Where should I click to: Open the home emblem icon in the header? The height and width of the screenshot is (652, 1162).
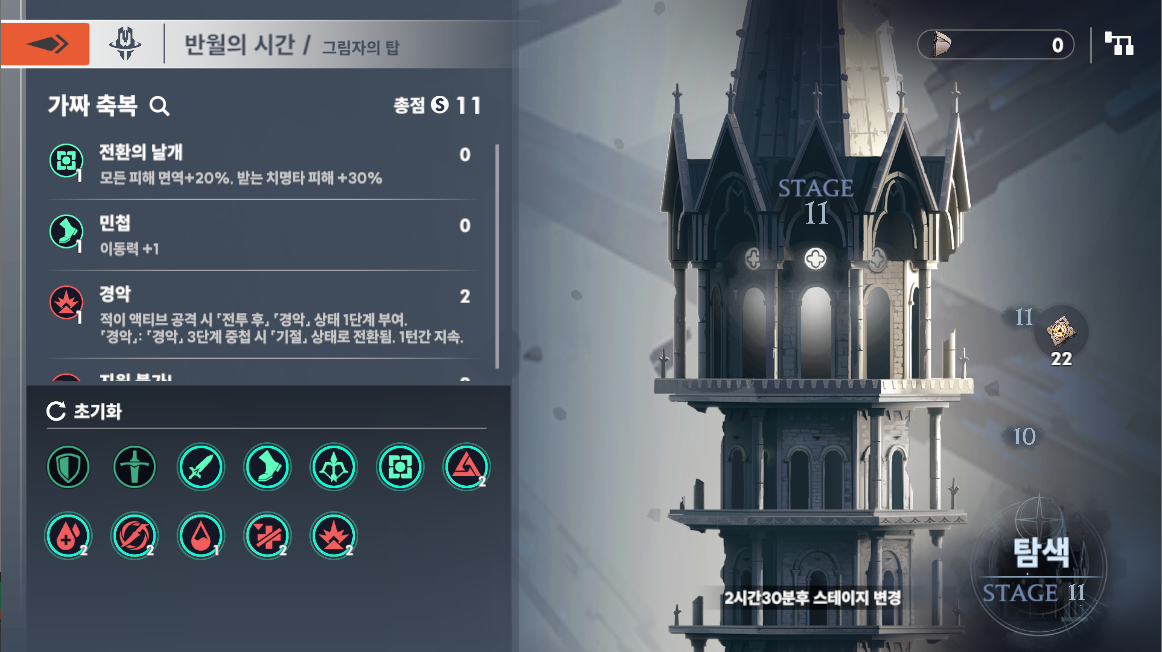125,44
